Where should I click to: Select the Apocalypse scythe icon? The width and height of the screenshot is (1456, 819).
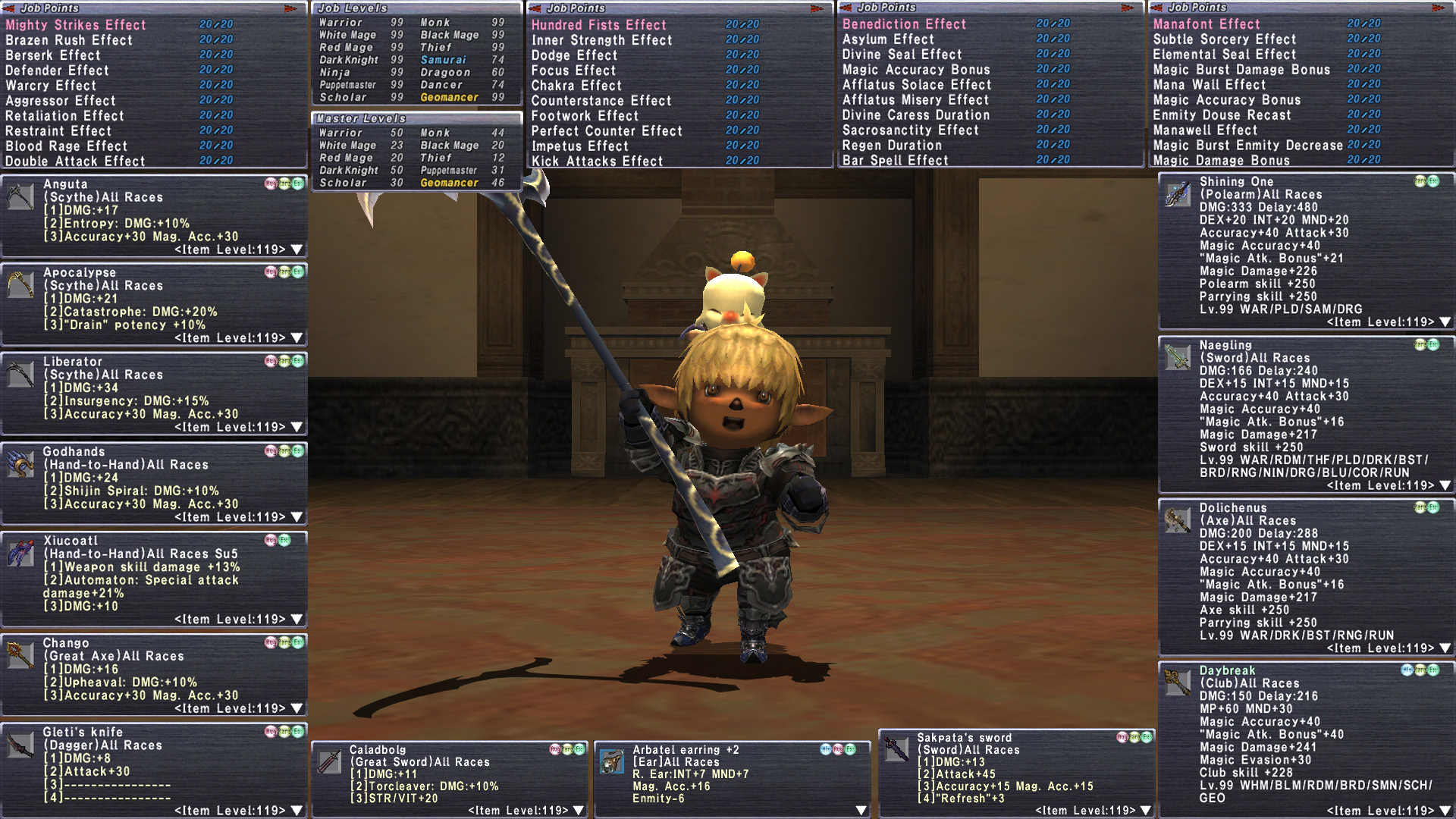(20, 286)
